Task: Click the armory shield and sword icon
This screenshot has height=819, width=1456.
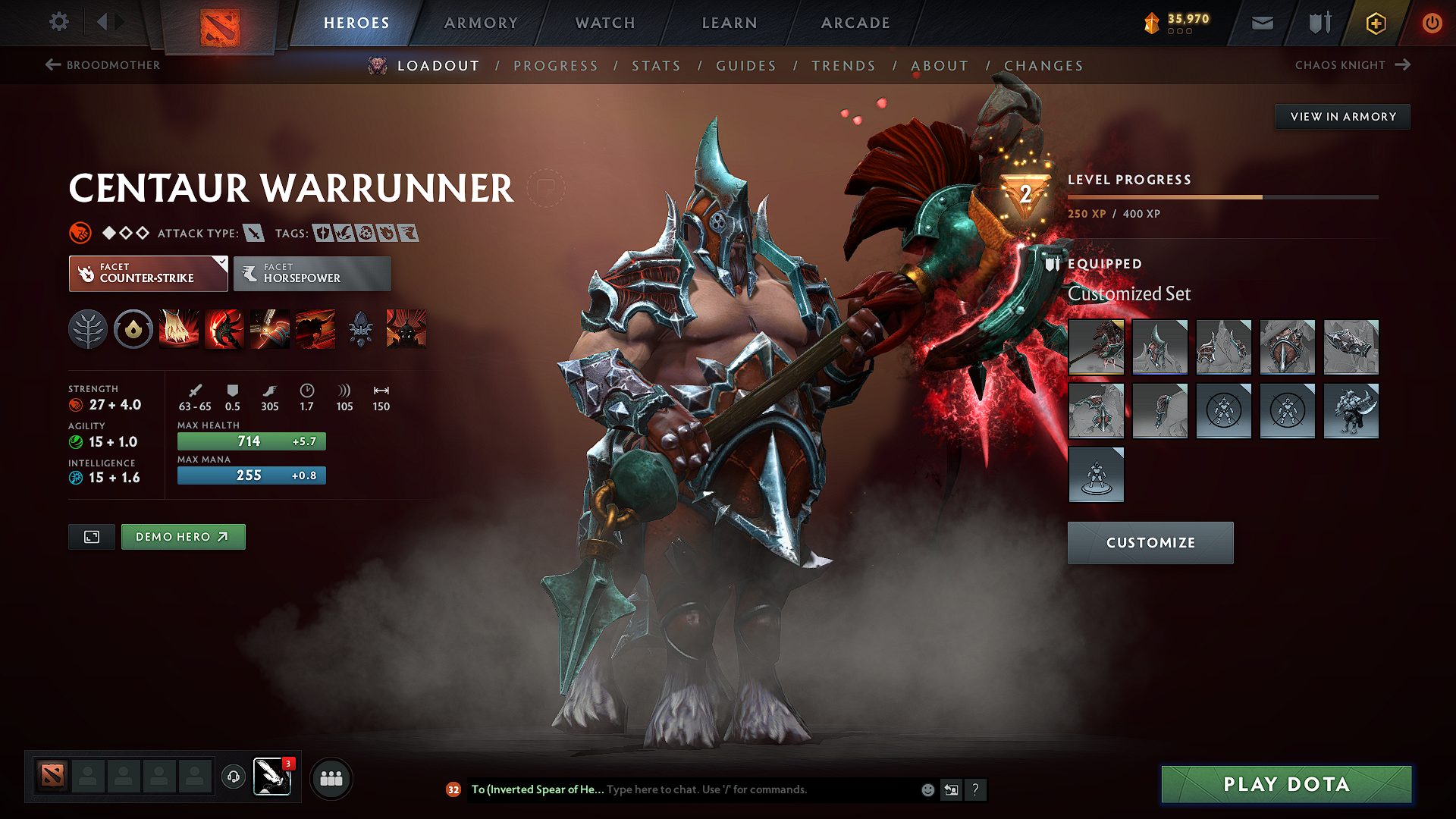Action: tap(1318, 23)
